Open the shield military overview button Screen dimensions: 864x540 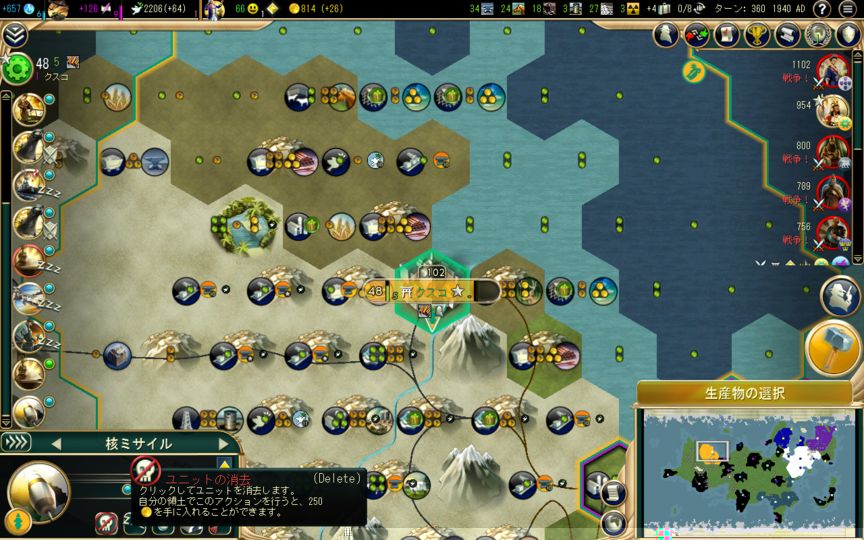(848, 35)
